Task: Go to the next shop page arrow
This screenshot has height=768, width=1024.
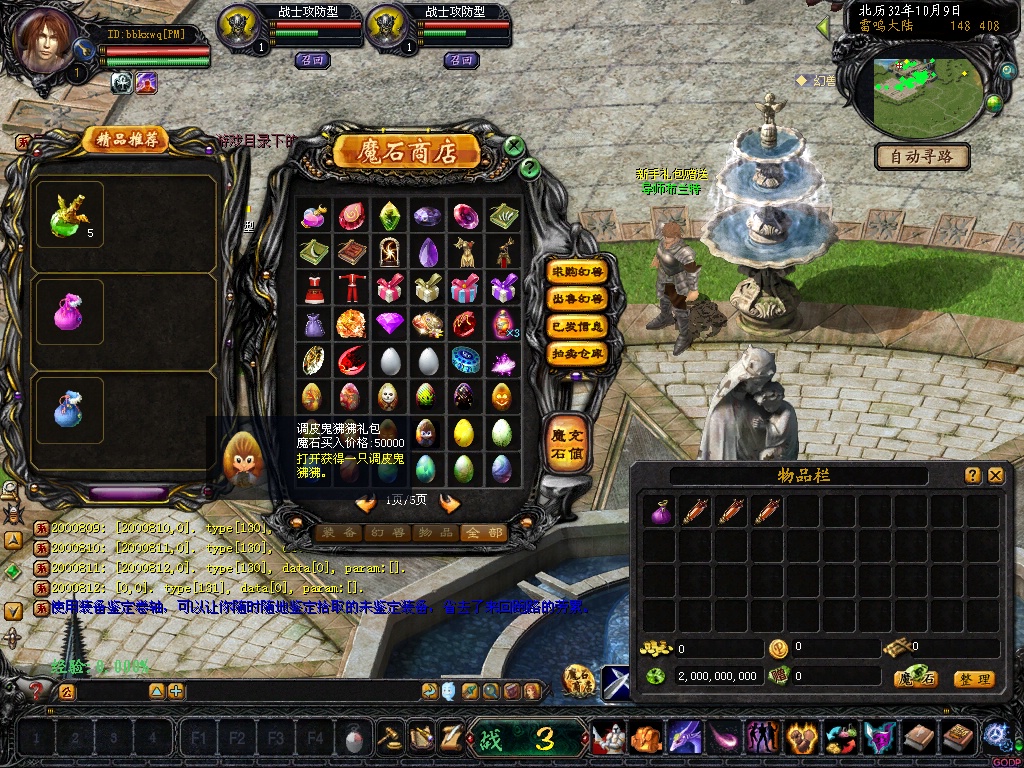Action: pos(450,503)
